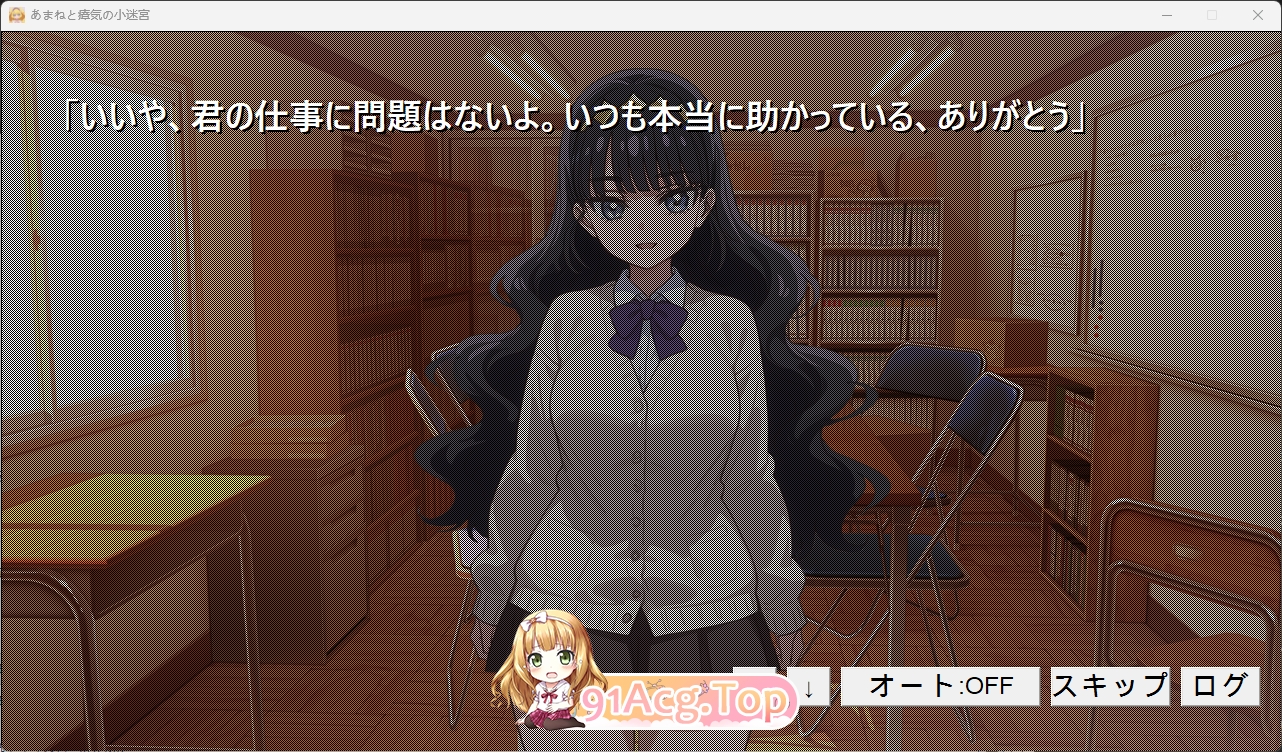This screenshot has width=1282, height=752.
Task: Click the maximize icon on the title bar
Action: [x=1212, y=15]
